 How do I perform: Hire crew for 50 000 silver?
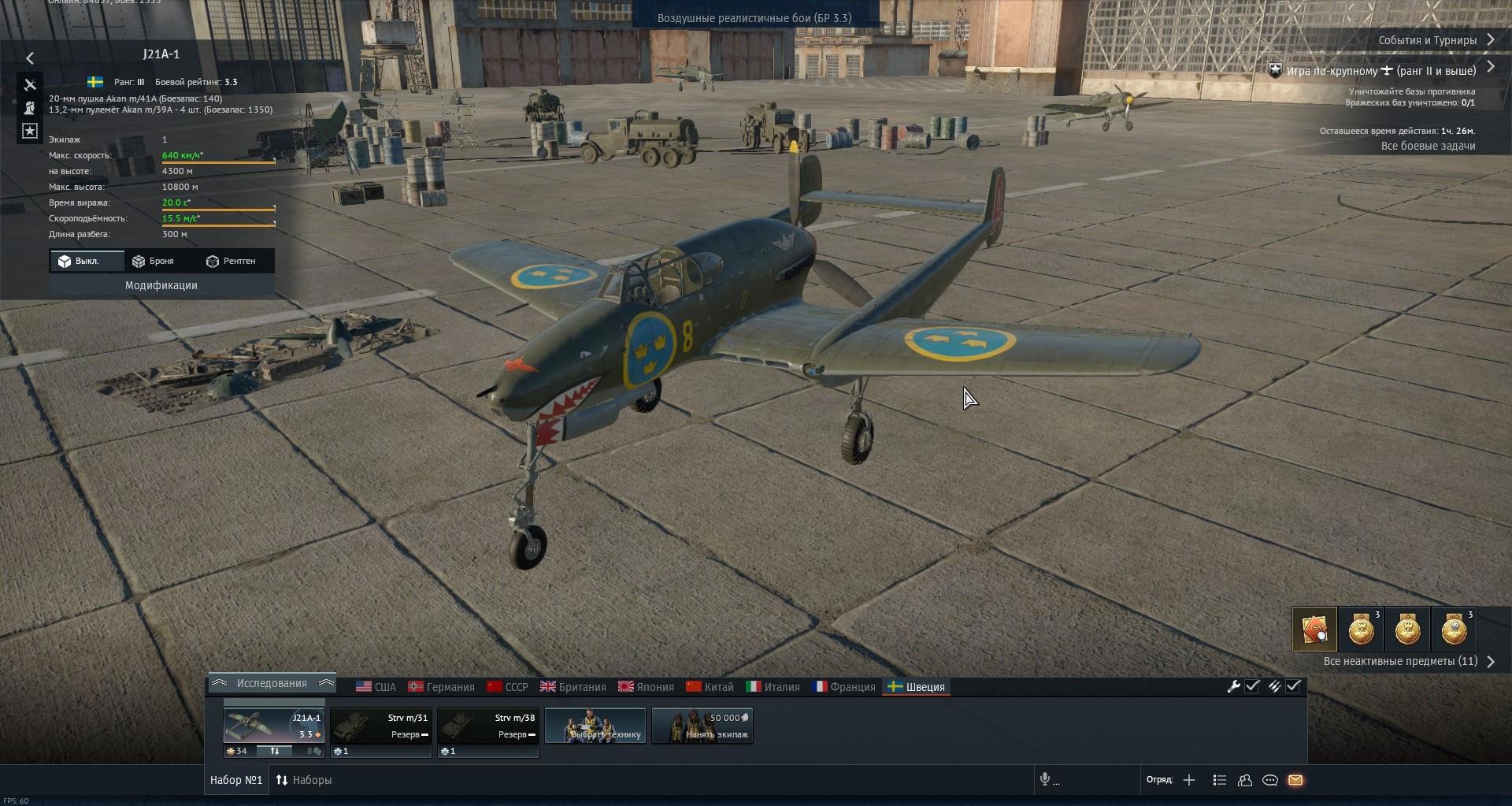tap(702, 726)
